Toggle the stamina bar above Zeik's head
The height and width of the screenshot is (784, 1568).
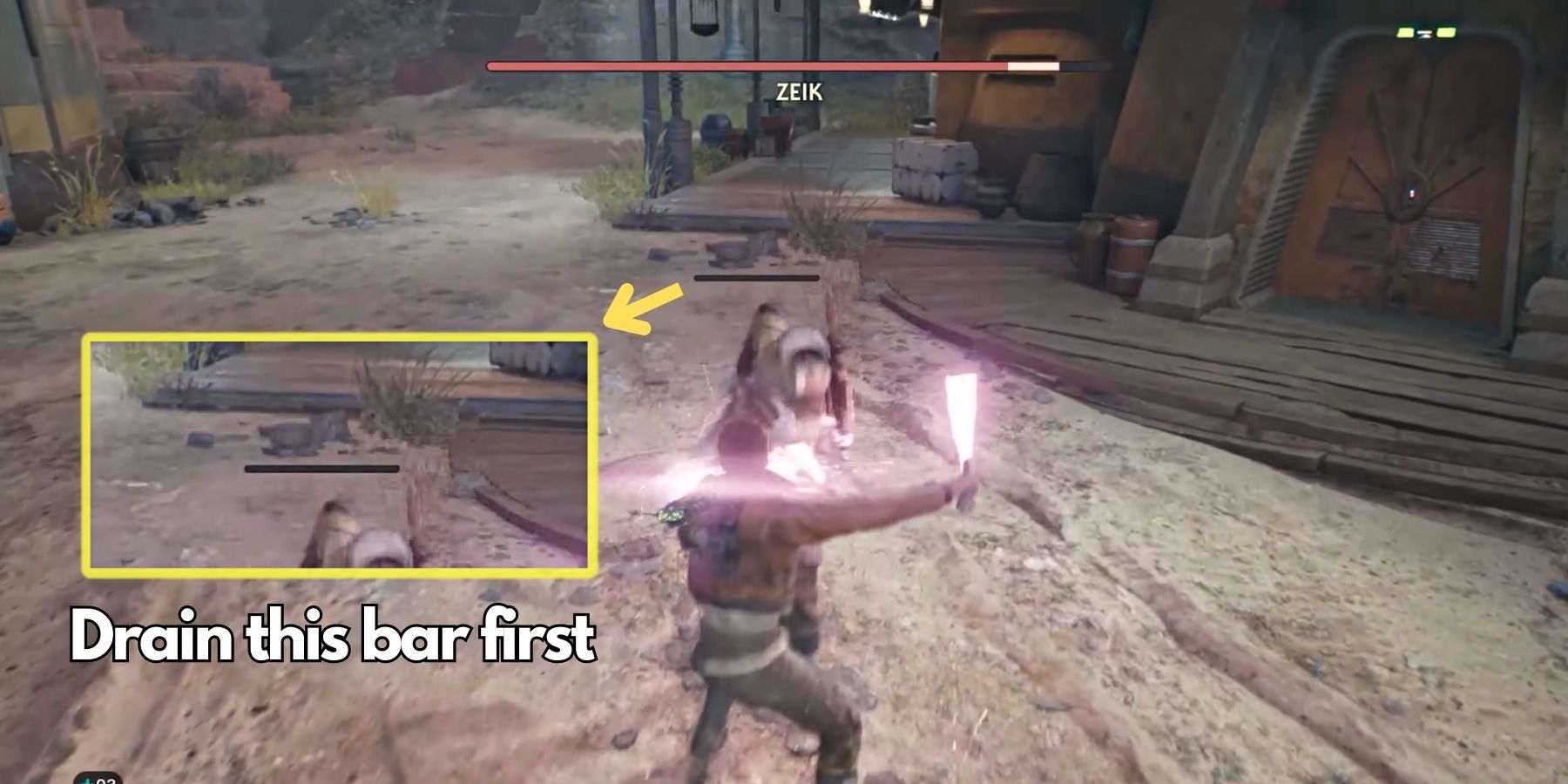tap(756, 279)
